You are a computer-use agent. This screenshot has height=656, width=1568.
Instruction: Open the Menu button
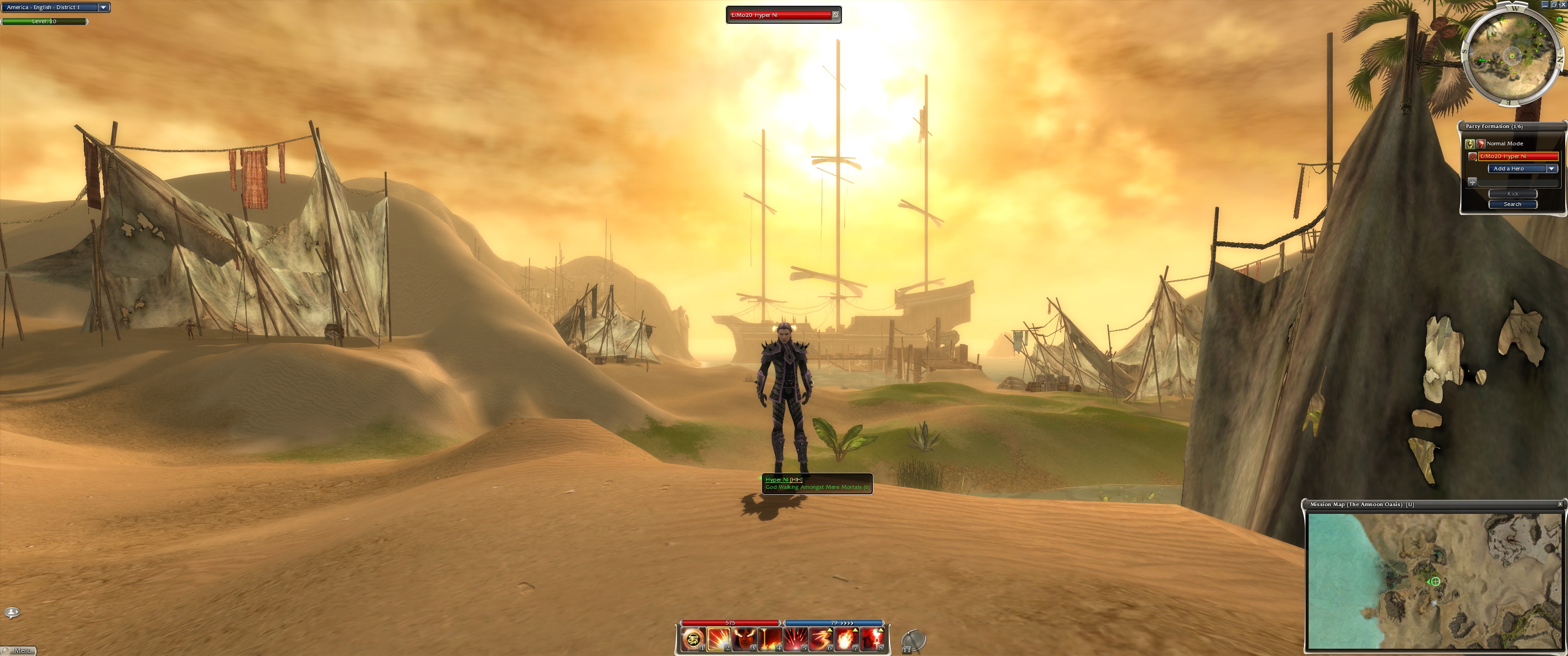click(20, 651)
